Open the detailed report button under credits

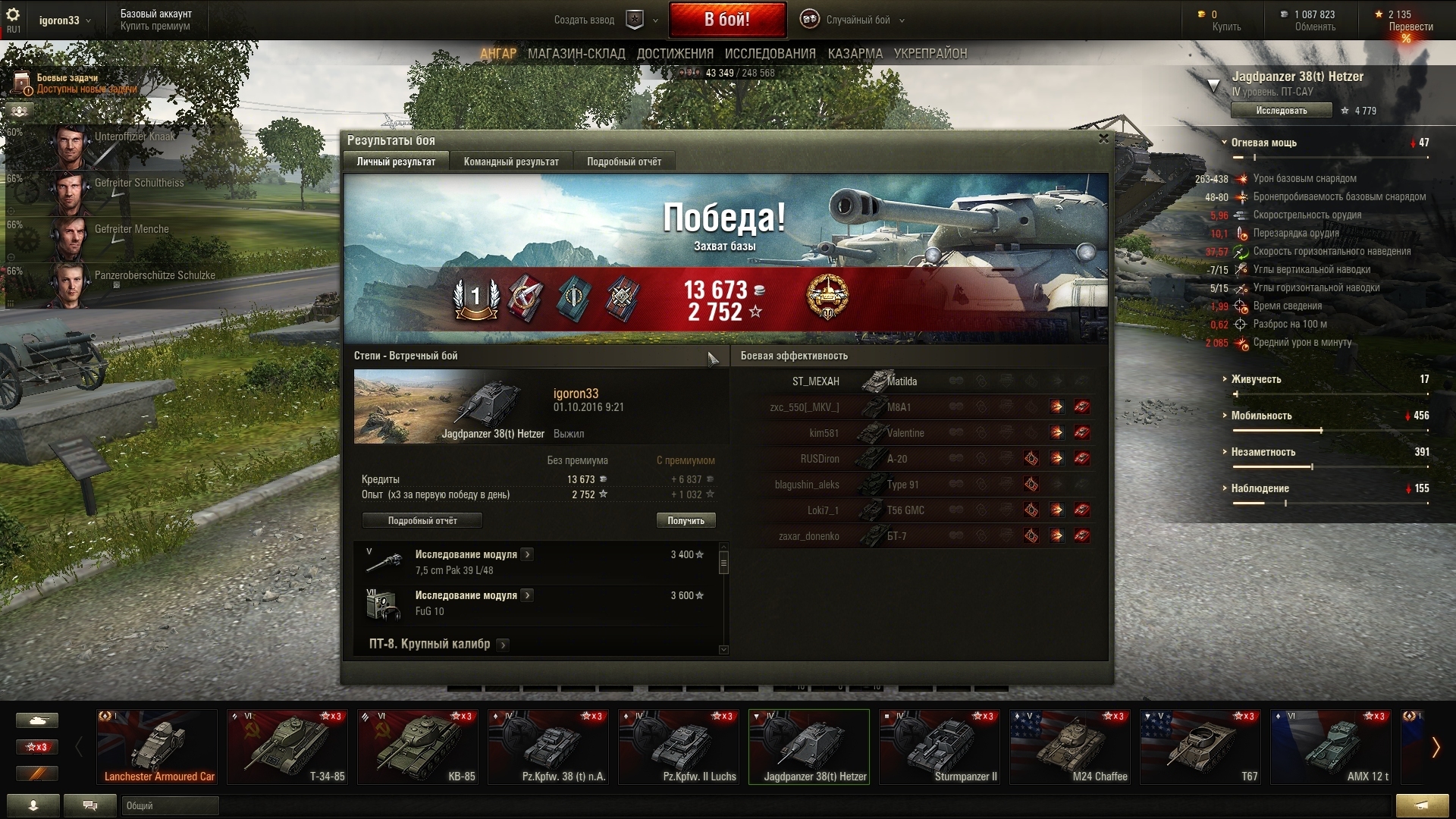(x=422, y=521)
